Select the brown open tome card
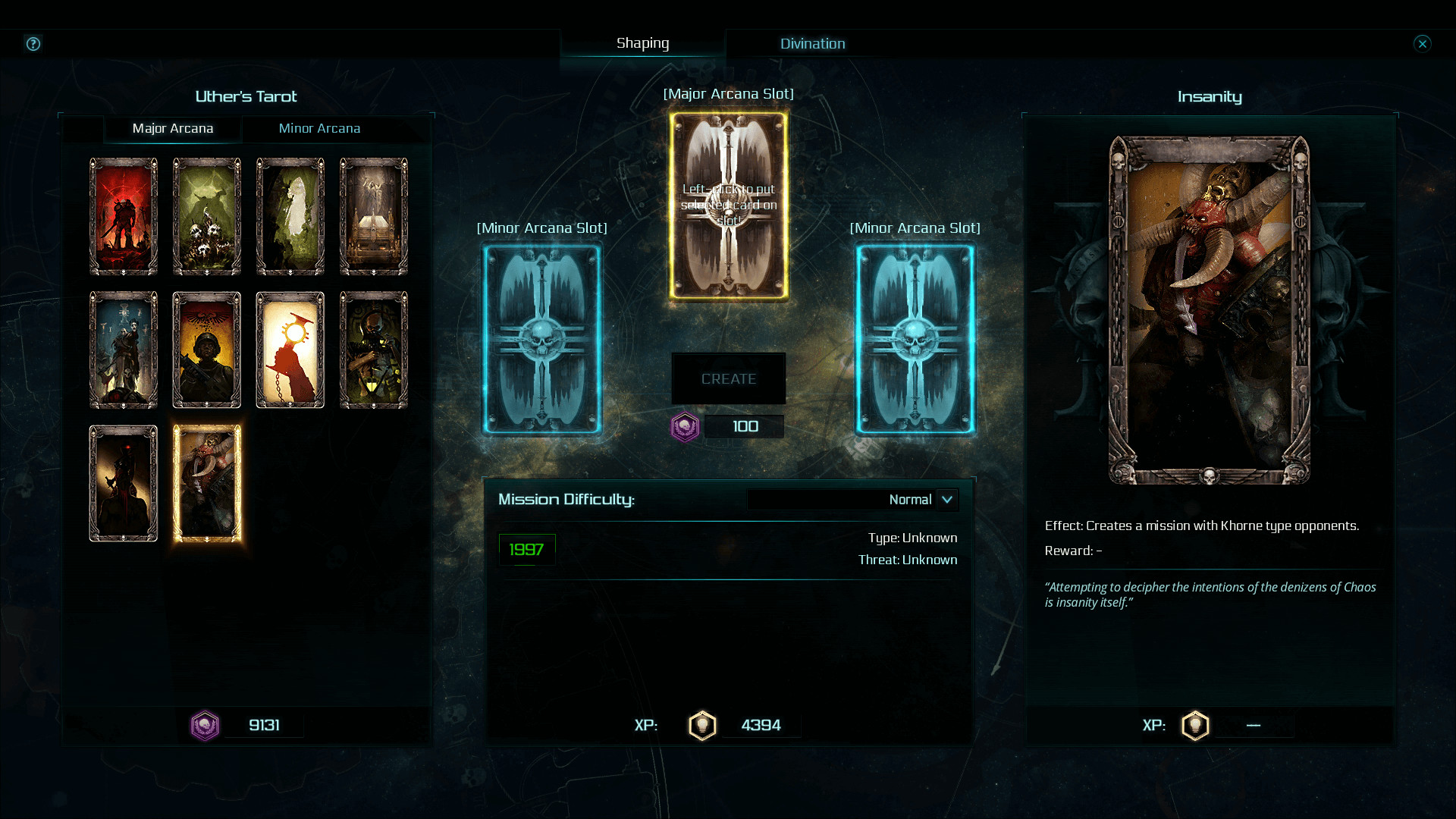The height and width of the screenshot is (819, 1456). [x=374, y=216]
